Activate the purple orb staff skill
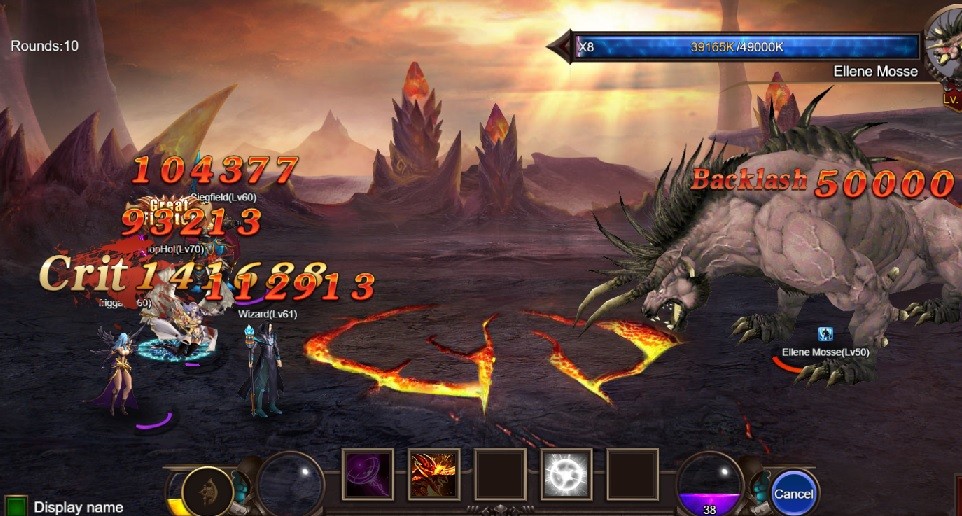962x516 pixels. [x=367, y=473]
